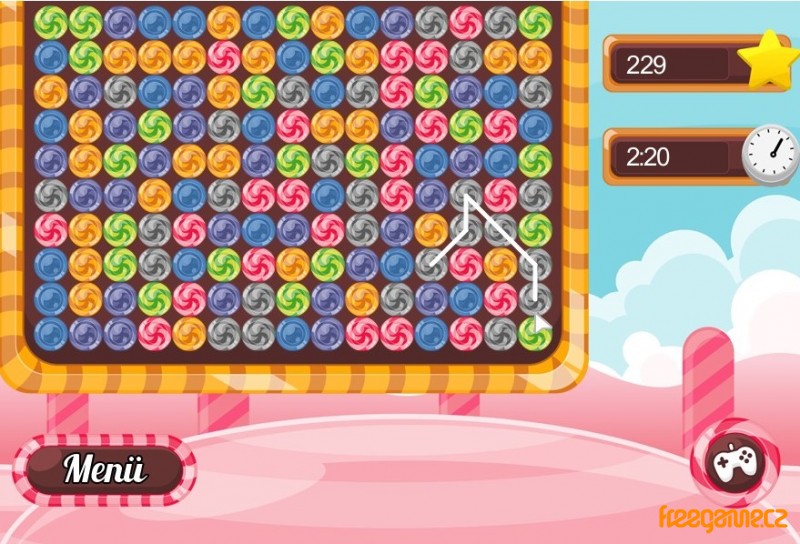This screenshot has height=544, width=800.
Task: Open the Menü button
Action: point(104,468)
